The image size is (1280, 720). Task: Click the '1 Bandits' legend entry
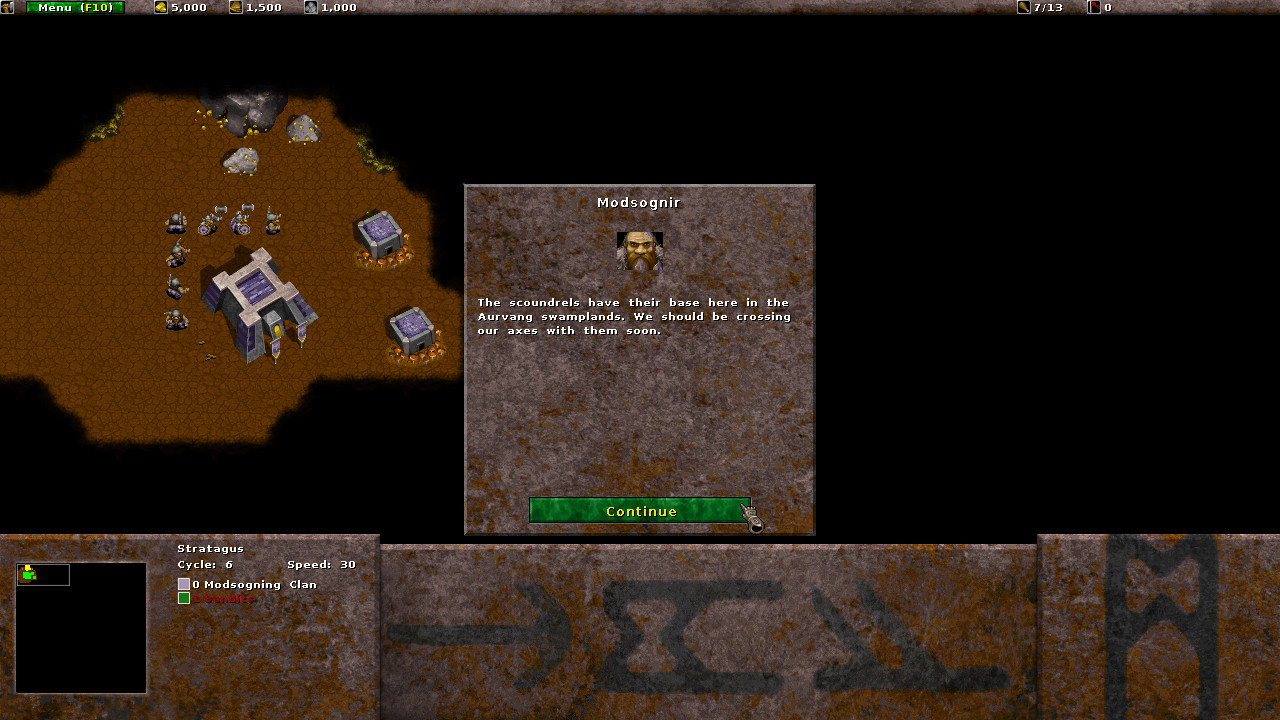coord(222,598)
